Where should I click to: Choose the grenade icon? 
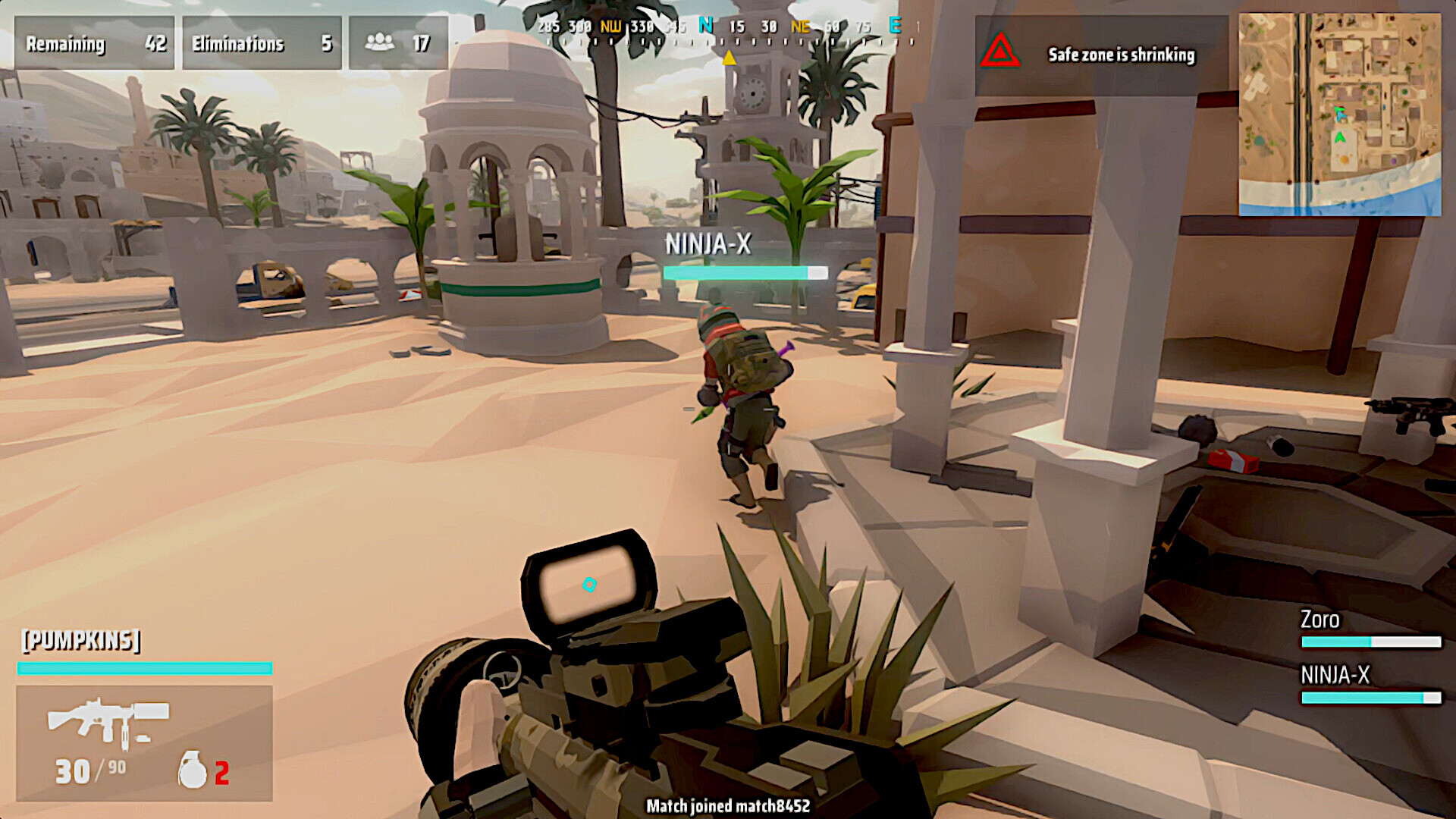point(192,770)
